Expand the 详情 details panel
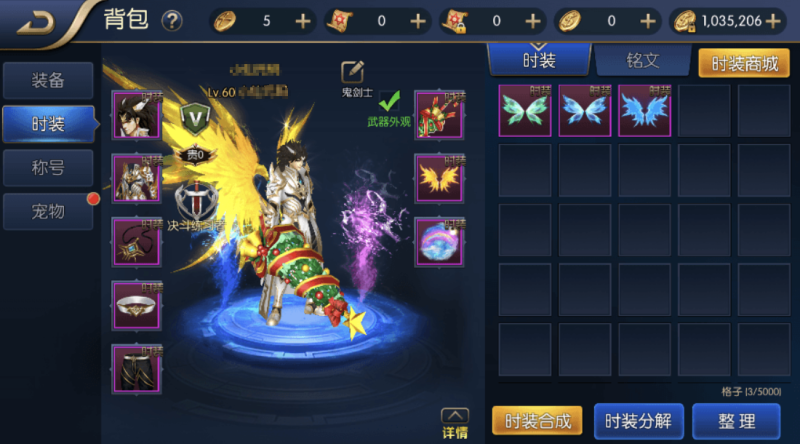The height and width of the screenshot is (444, 800). [454, 424]
